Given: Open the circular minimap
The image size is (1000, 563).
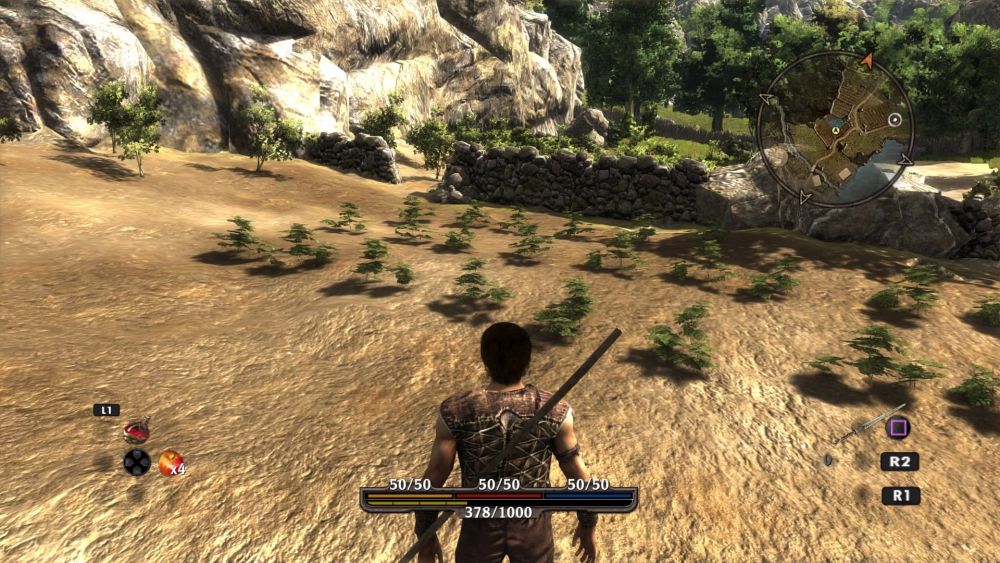Looking at the screenshot, I should point(835,127).
